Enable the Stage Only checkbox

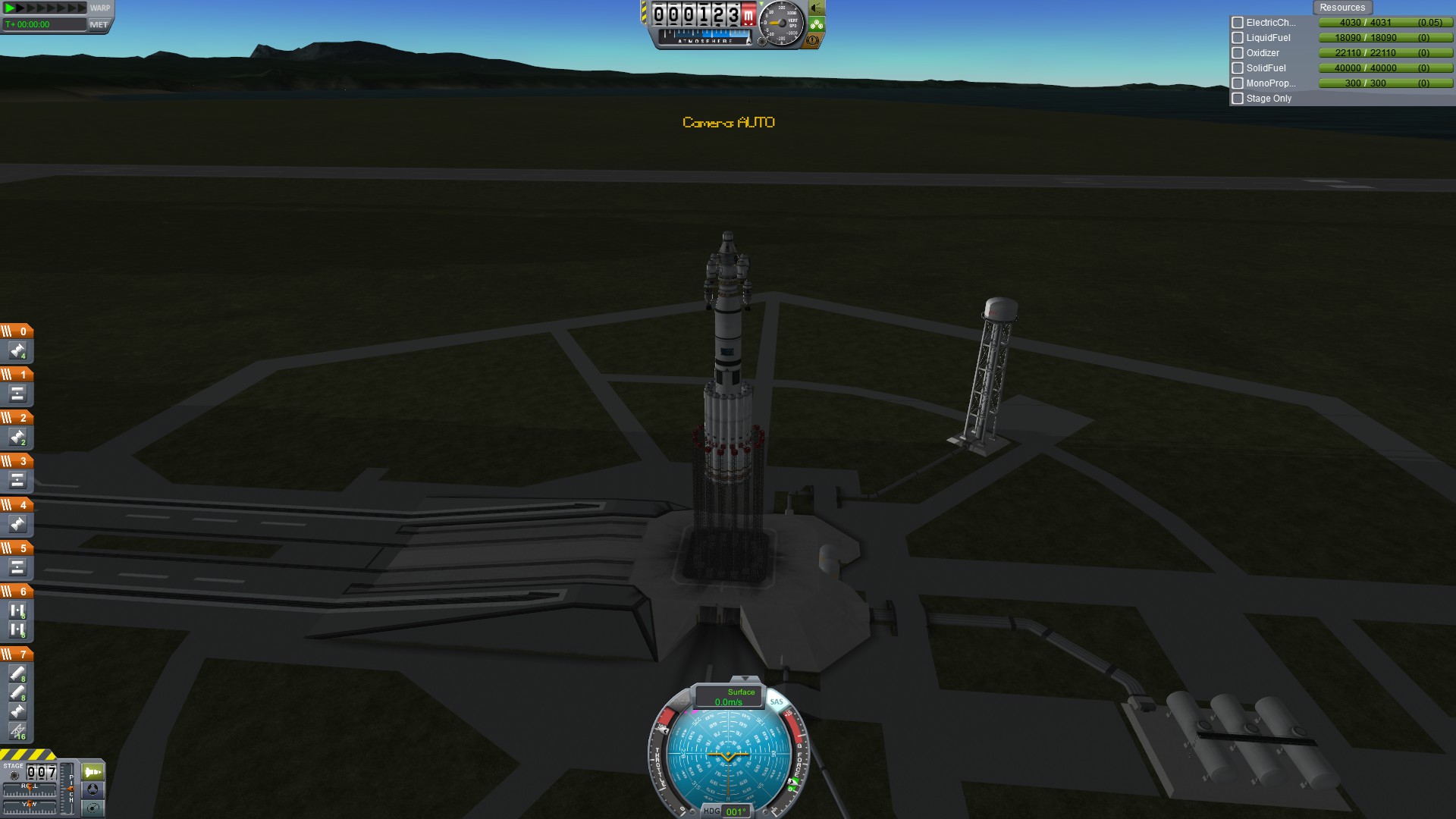(1238, 99)
